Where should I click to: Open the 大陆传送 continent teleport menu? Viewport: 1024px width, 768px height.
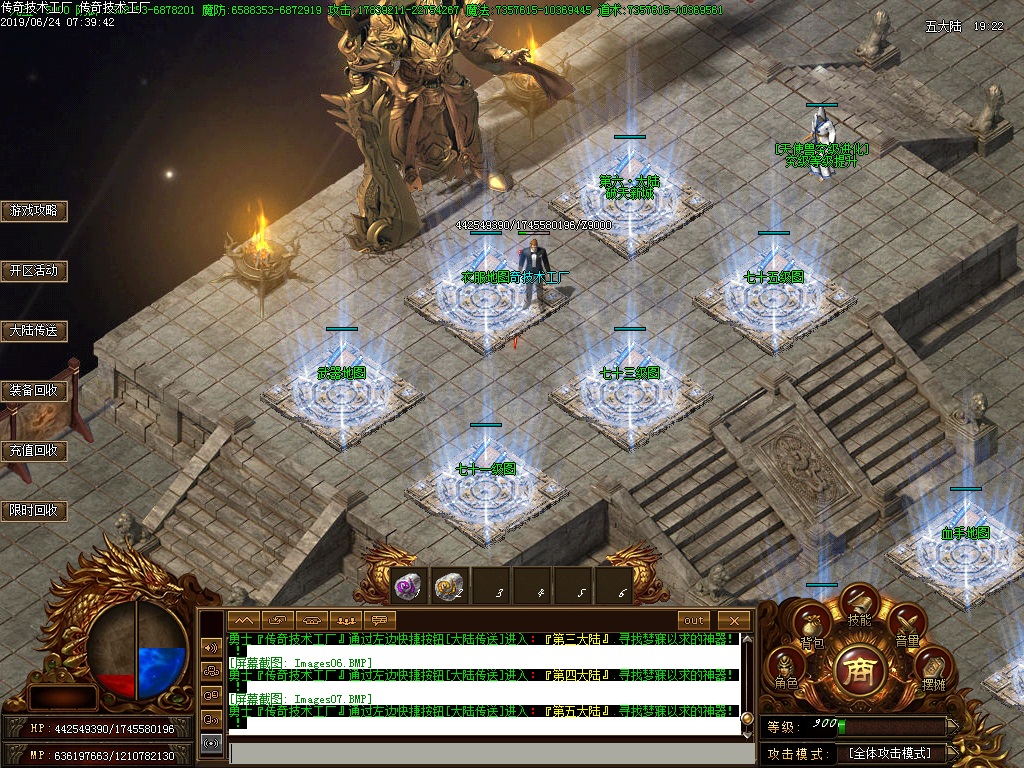coord(34,331)
